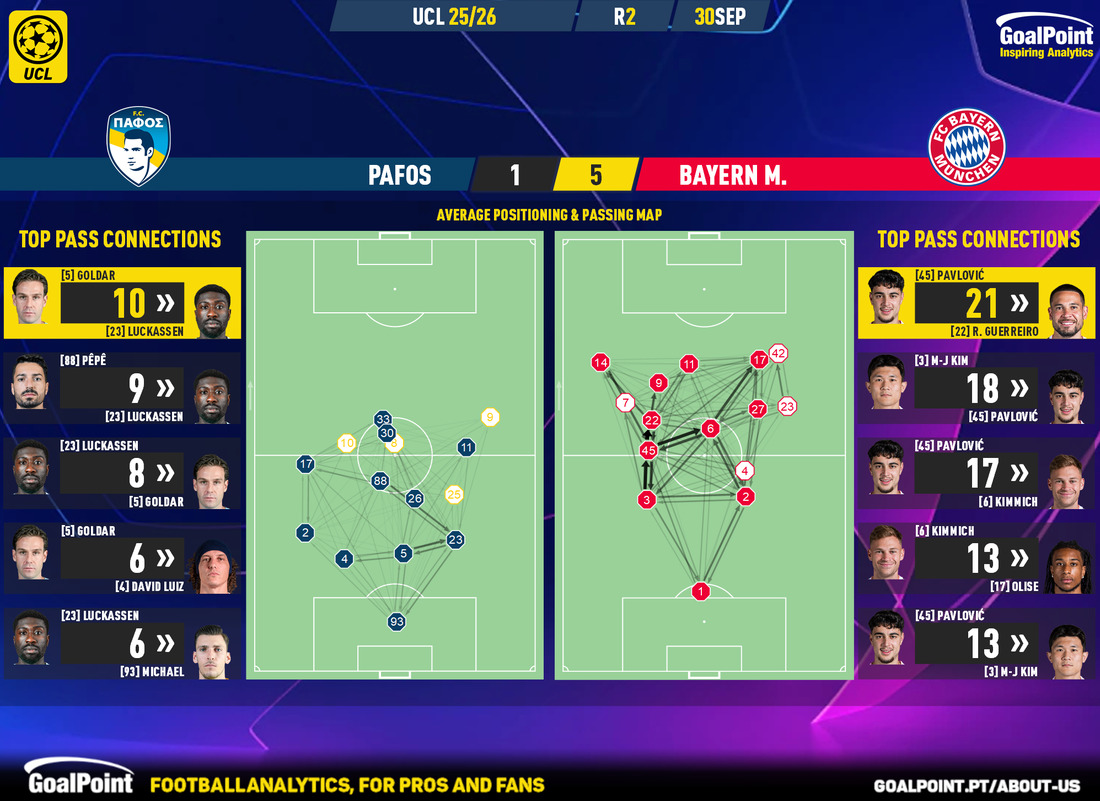Select the yellow UCL competition badge
The width and height of the screenshot is (1100, 801).
coord(41,46)
